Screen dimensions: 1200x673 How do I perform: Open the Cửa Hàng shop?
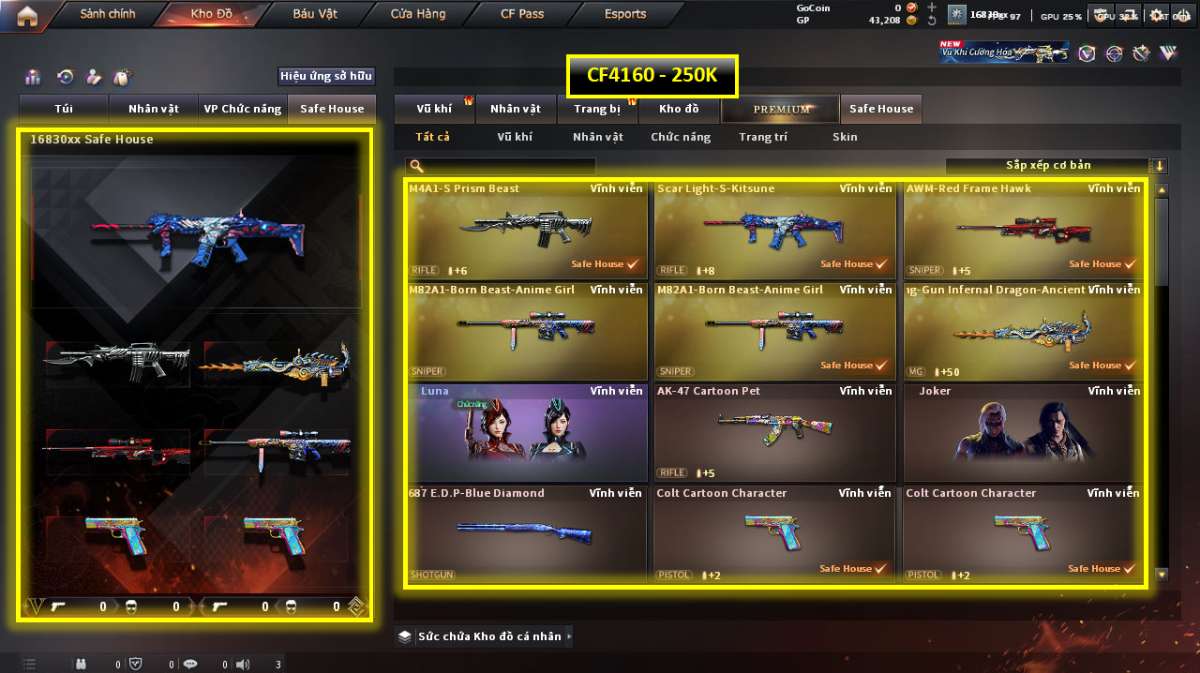418,15
